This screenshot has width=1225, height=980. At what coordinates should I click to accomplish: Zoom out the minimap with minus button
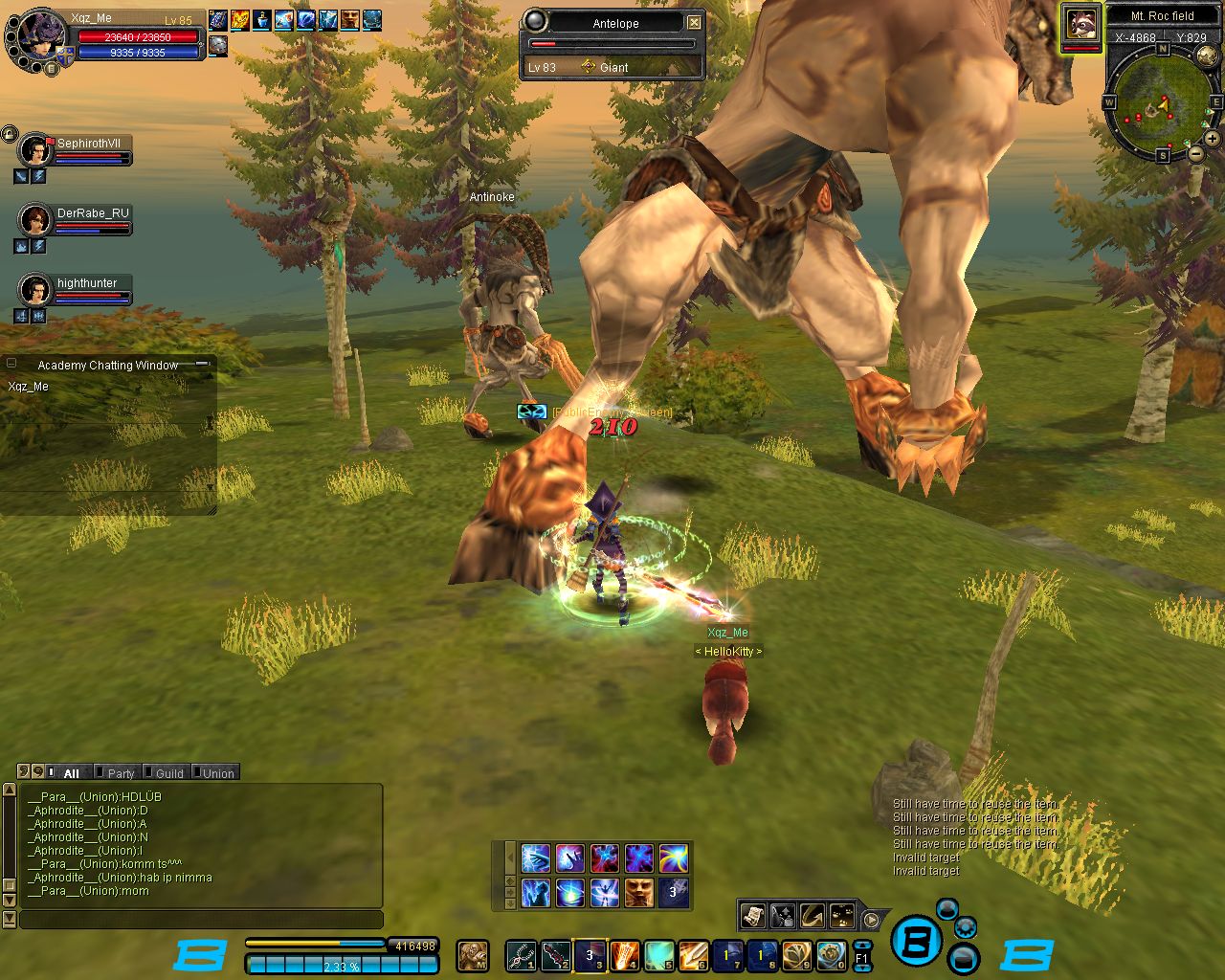(1196, 153)
